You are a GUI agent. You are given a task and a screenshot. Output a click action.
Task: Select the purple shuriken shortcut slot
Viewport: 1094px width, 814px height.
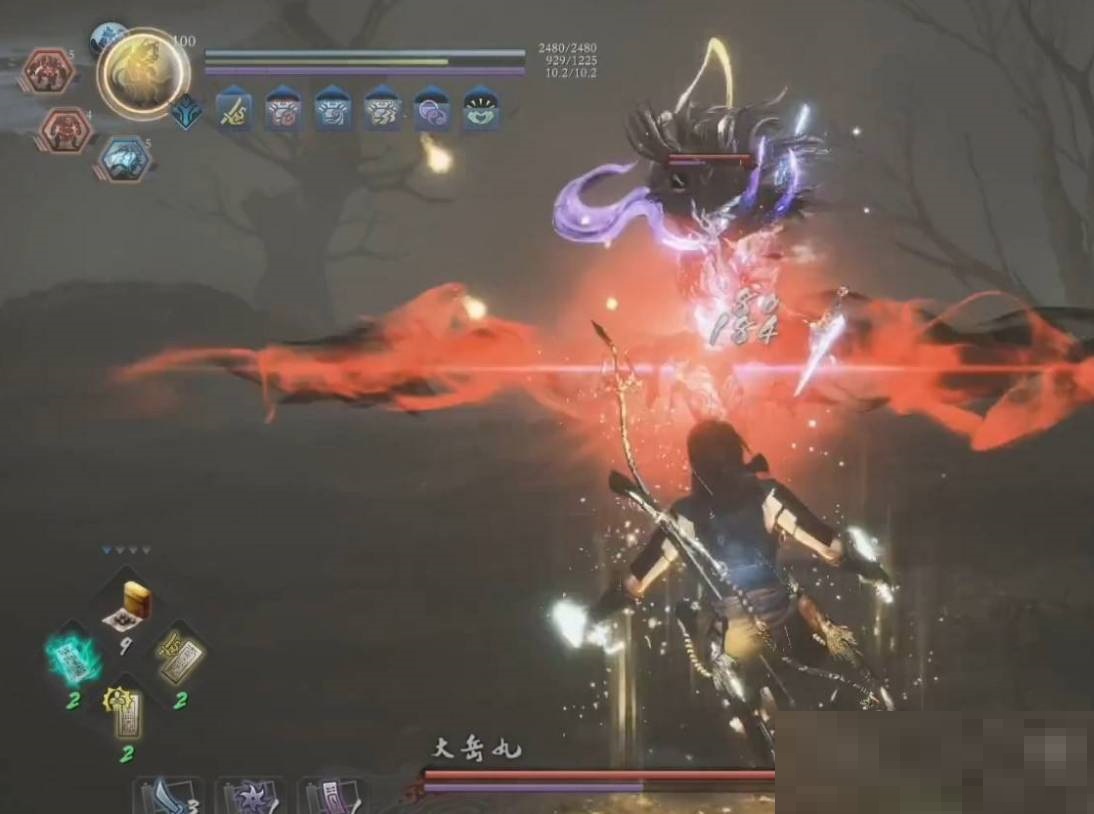coord(248,797)
